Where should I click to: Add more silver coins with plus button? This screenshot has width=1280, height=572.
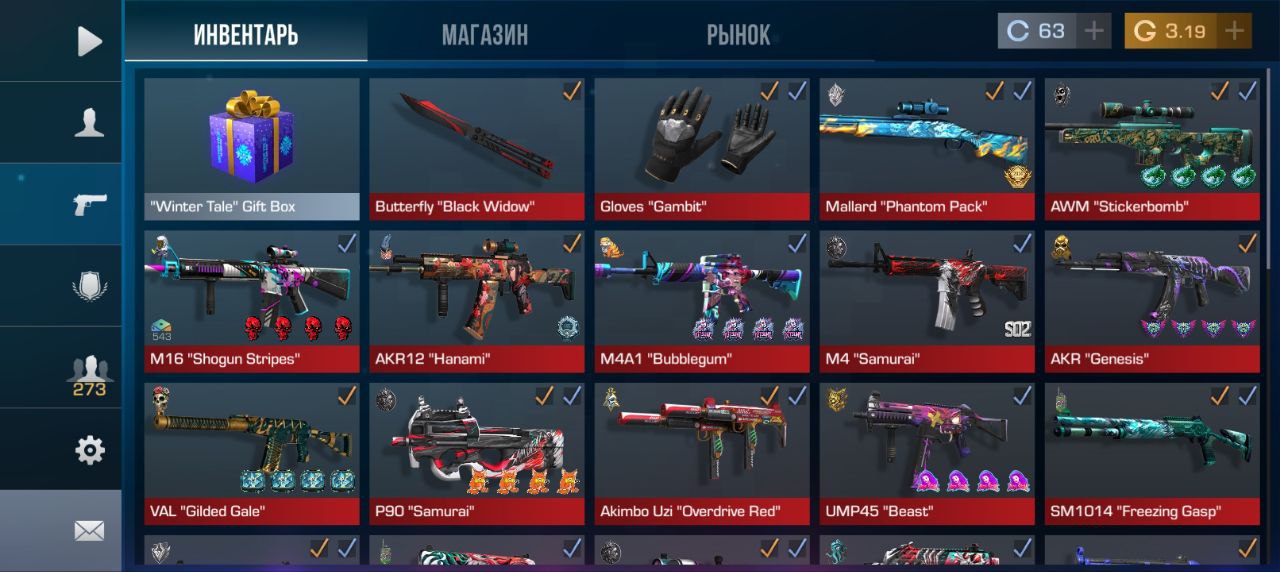1095,31
